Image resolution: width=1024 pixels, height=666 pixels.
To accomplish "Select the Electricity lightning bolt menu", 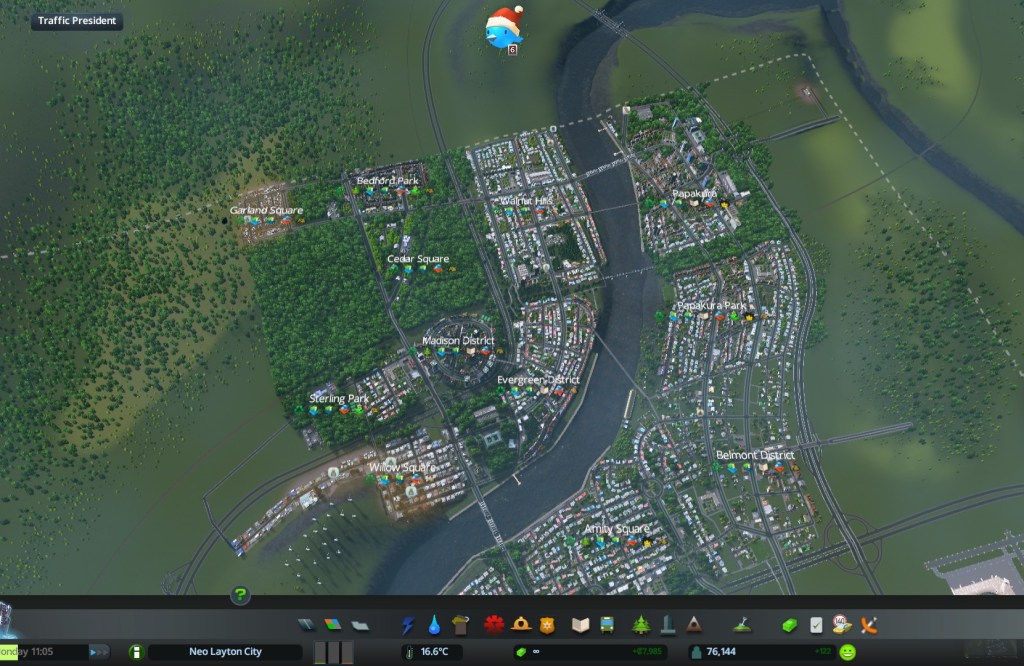I will click(408, 625).
